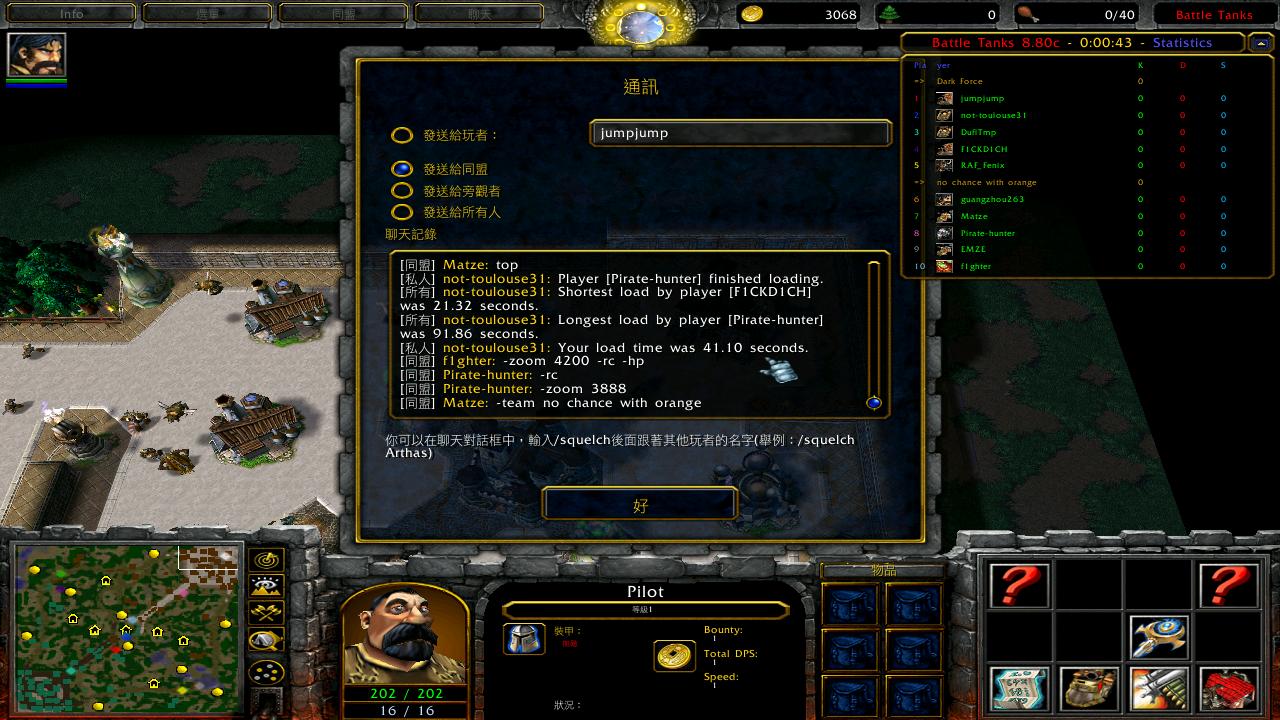
Task: Activate the gun and bullets ability icon
Action: [1159, 688]
